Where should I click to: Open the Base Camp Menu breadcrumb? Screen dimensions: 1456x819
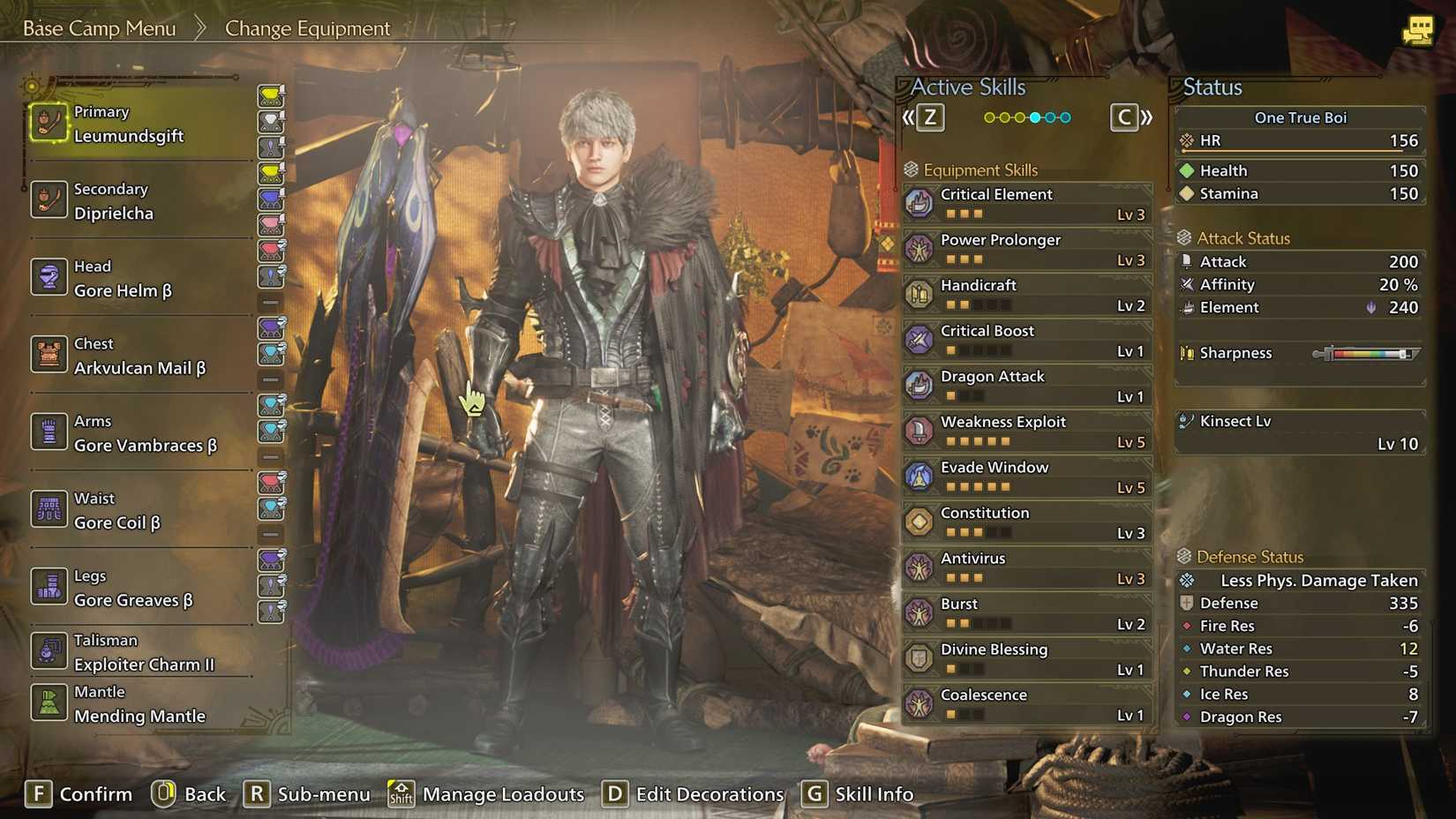[99, 27]
